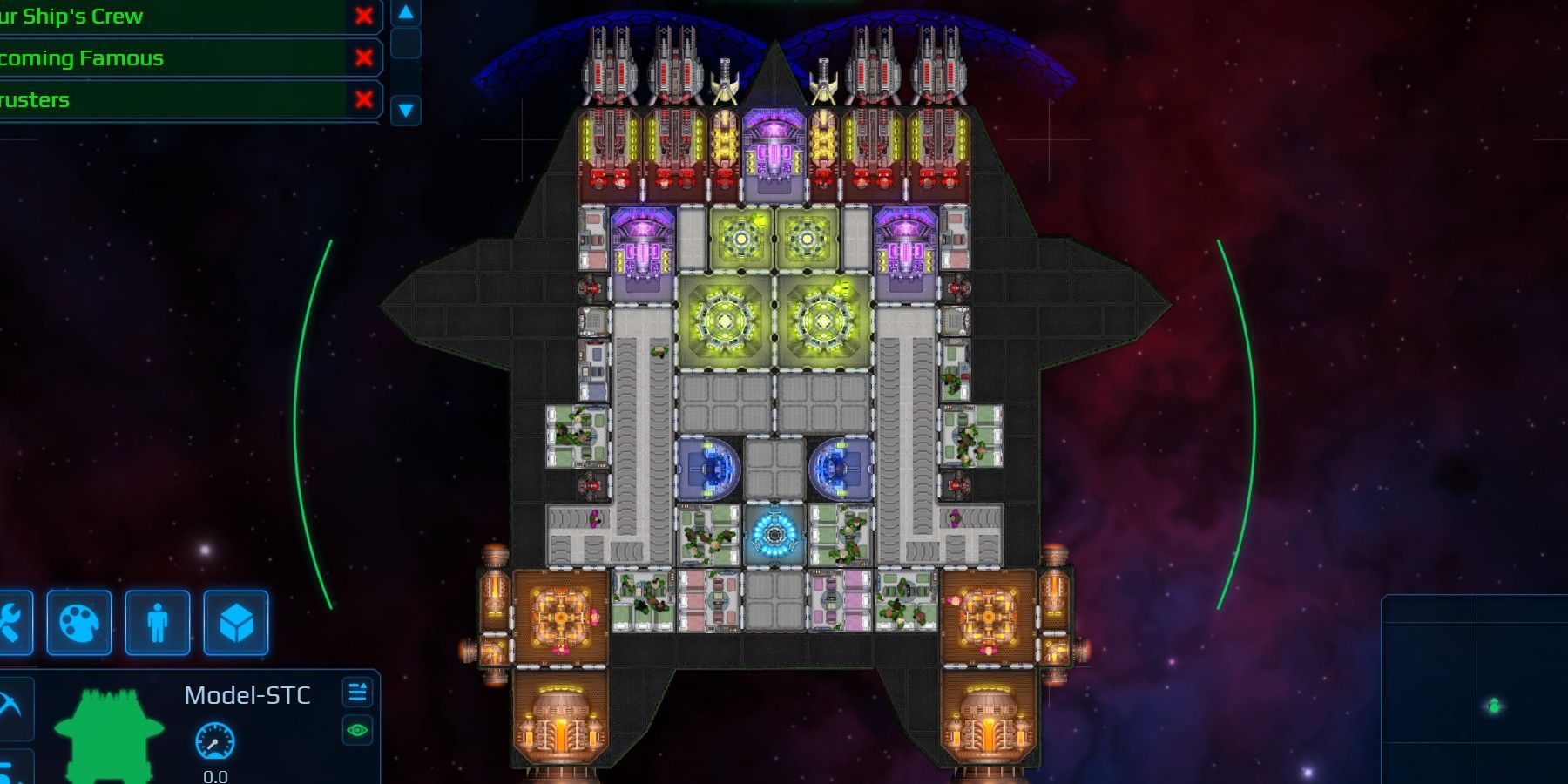Dismiss the Ship's Crew objective with its red X
Viewport: 1568px width, 784px height.
coord(362,16)
